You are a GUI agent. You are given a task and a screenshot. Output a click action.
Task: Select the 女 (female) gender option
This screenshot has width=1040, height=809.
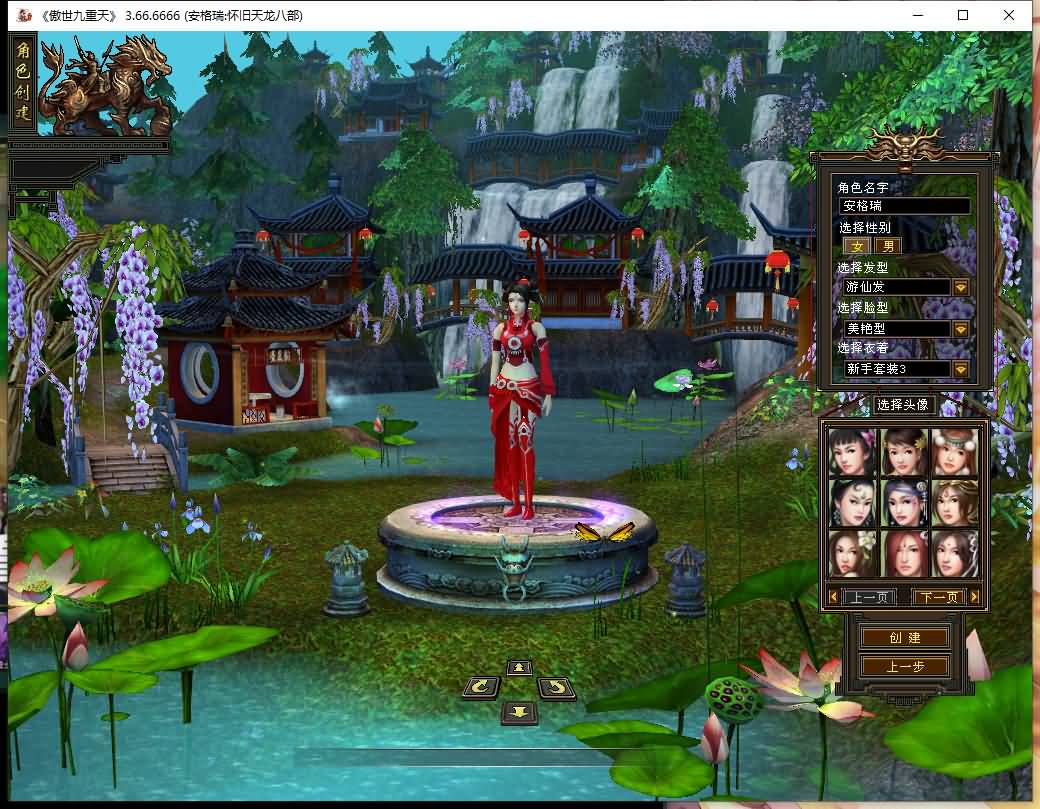856,246
